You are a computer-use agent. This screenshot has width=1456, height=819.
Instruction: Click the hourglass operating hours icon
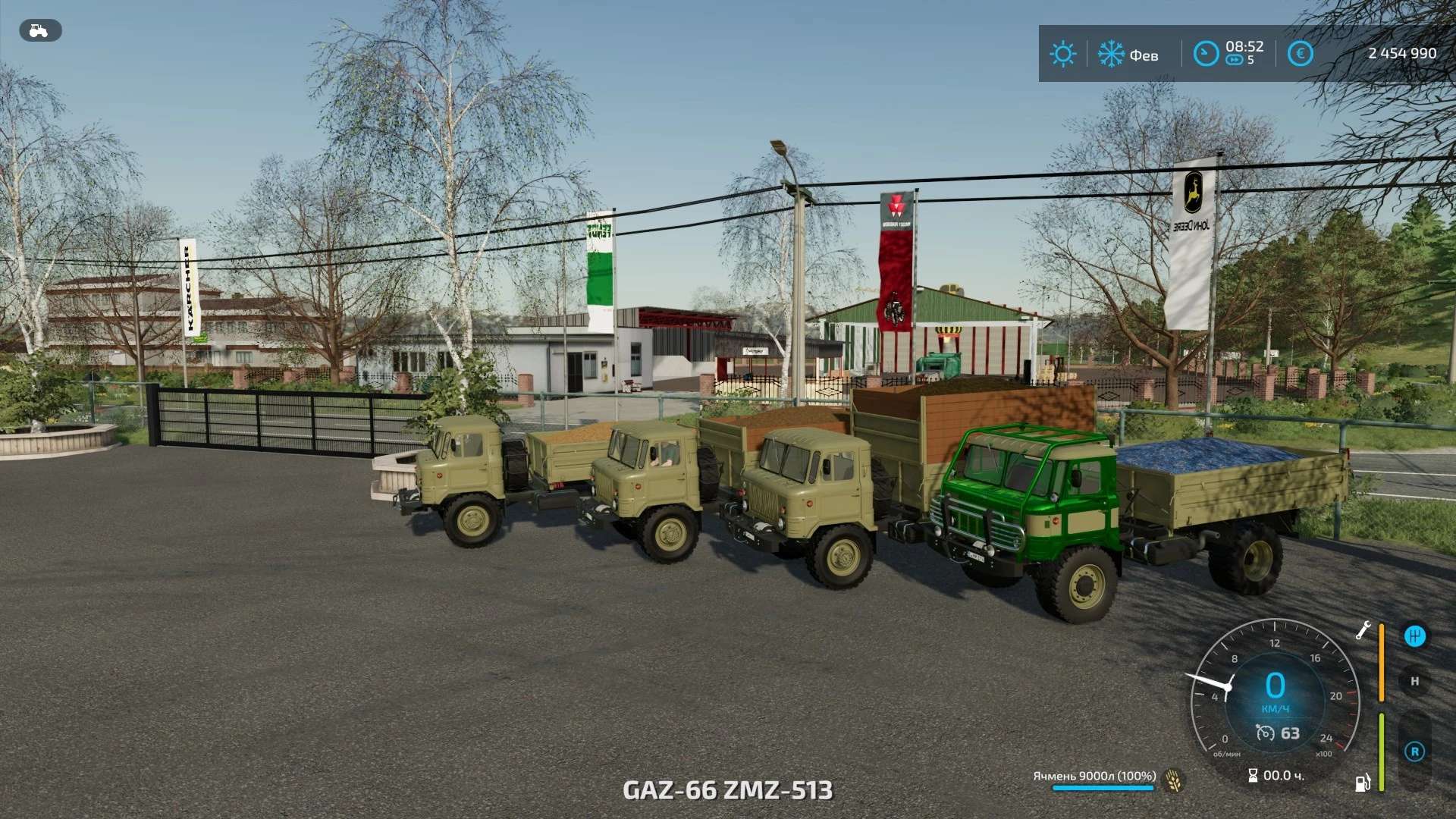tap(1253, 775)
